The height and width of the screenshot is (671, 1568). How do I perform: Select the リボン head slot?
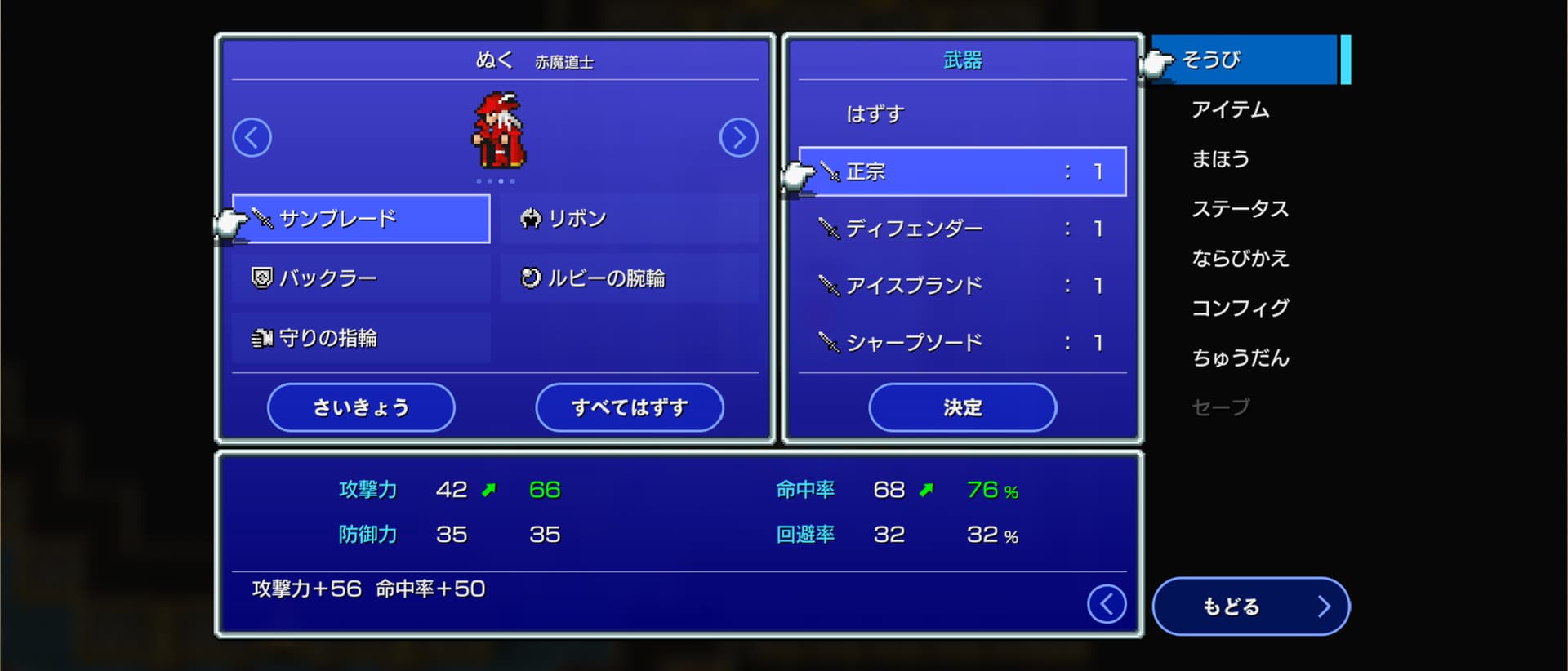(x=629, y=219)
